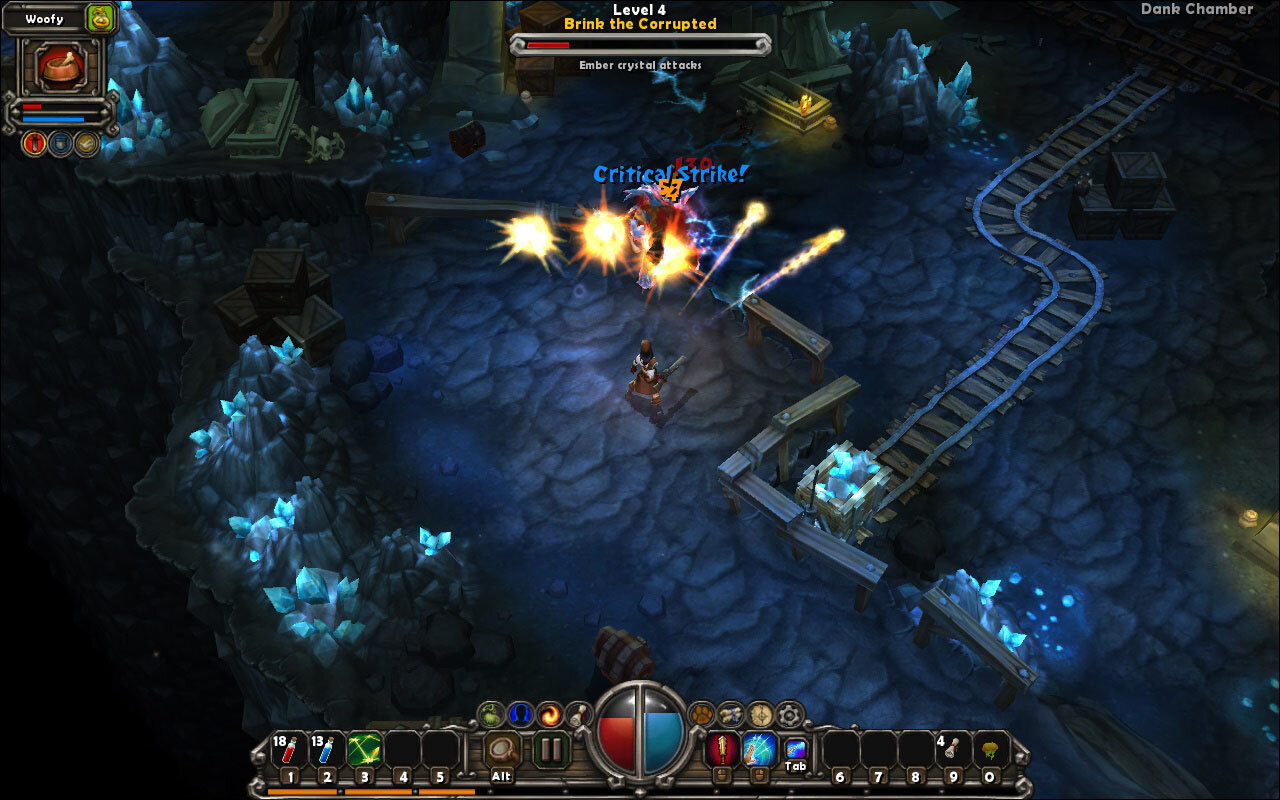Choose the Tab alternate skill icon
This screenshot has height=800, width=1280.
coord(795,749)
